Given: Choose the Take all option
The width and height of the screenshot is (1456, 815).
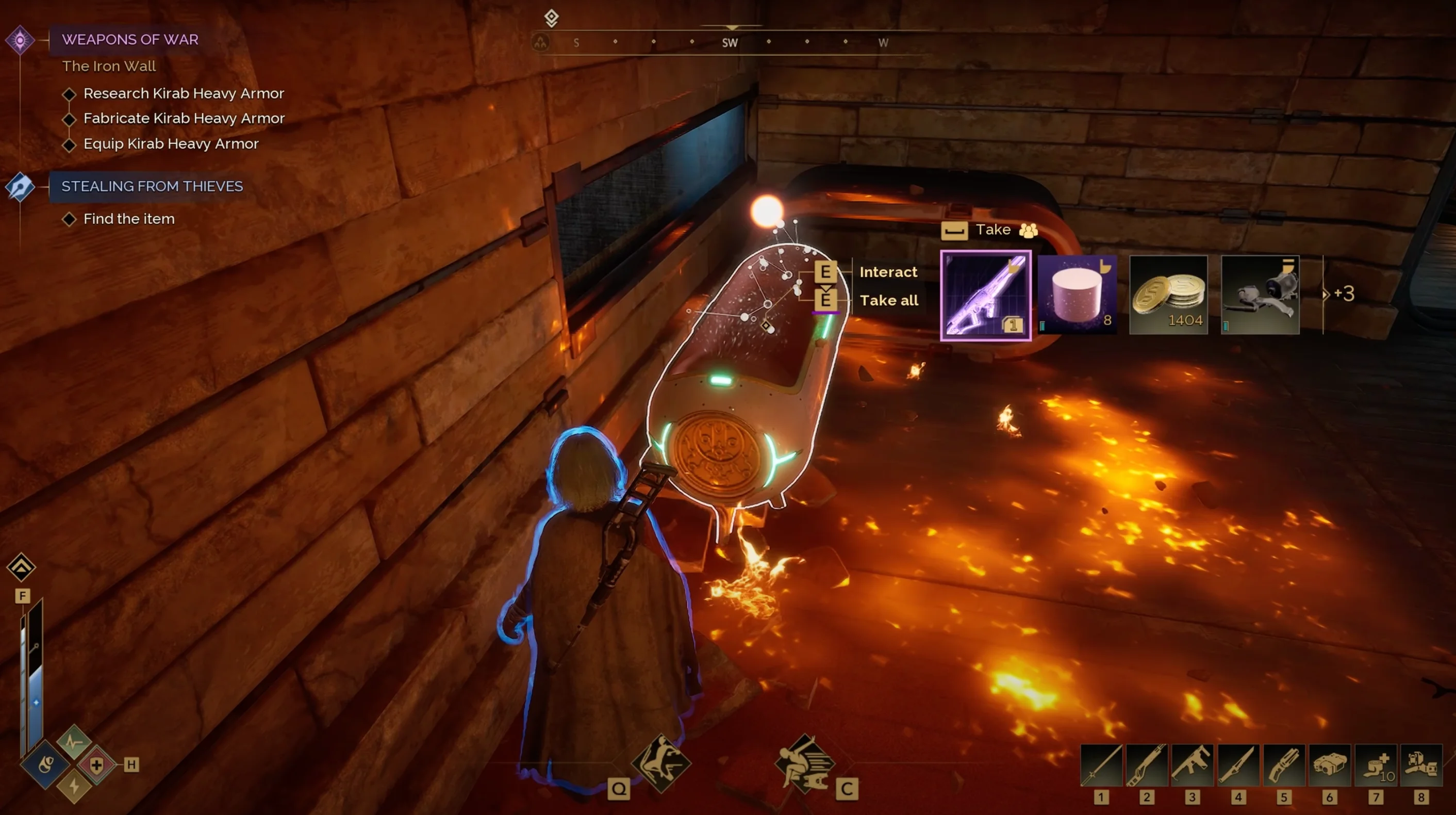Looking at the screenshot, I should (x=888, y=300).
